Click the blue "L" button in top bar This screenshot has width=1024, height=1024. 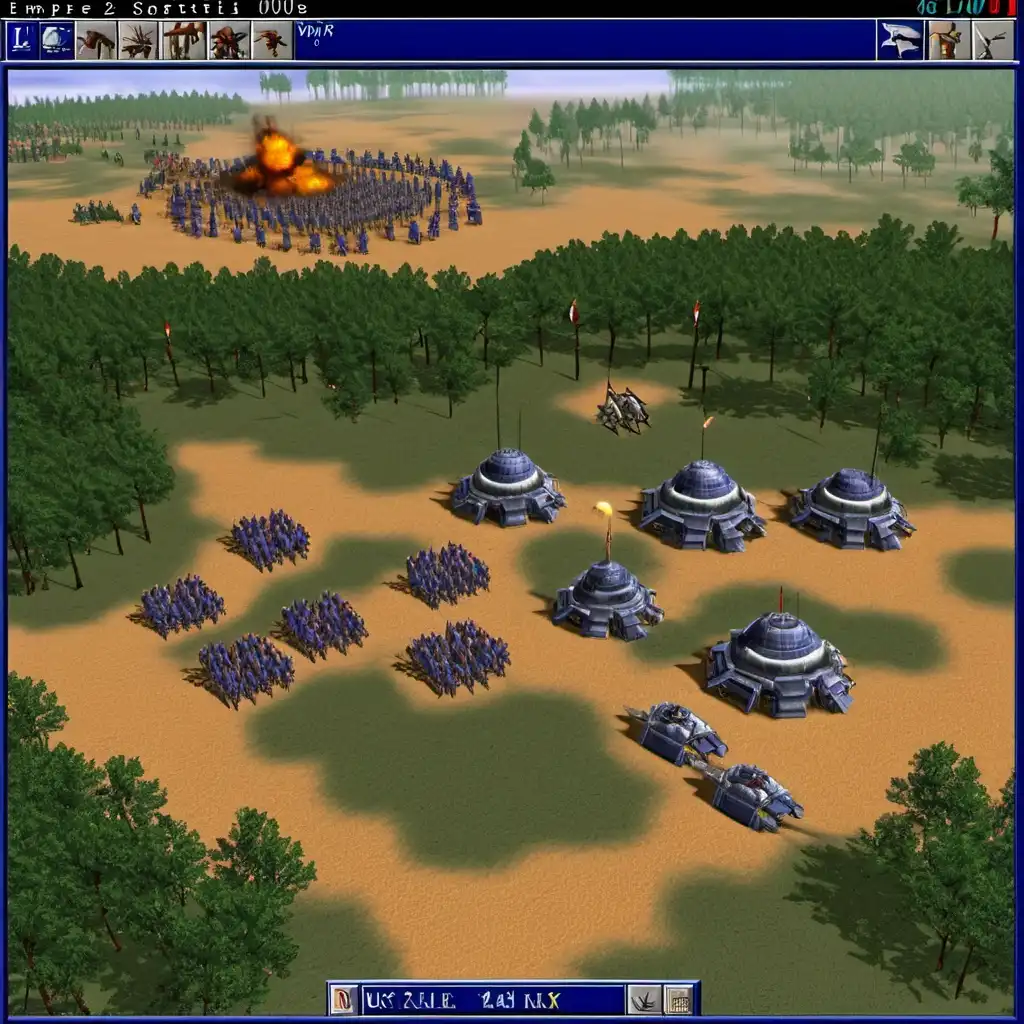pos(22,40)
